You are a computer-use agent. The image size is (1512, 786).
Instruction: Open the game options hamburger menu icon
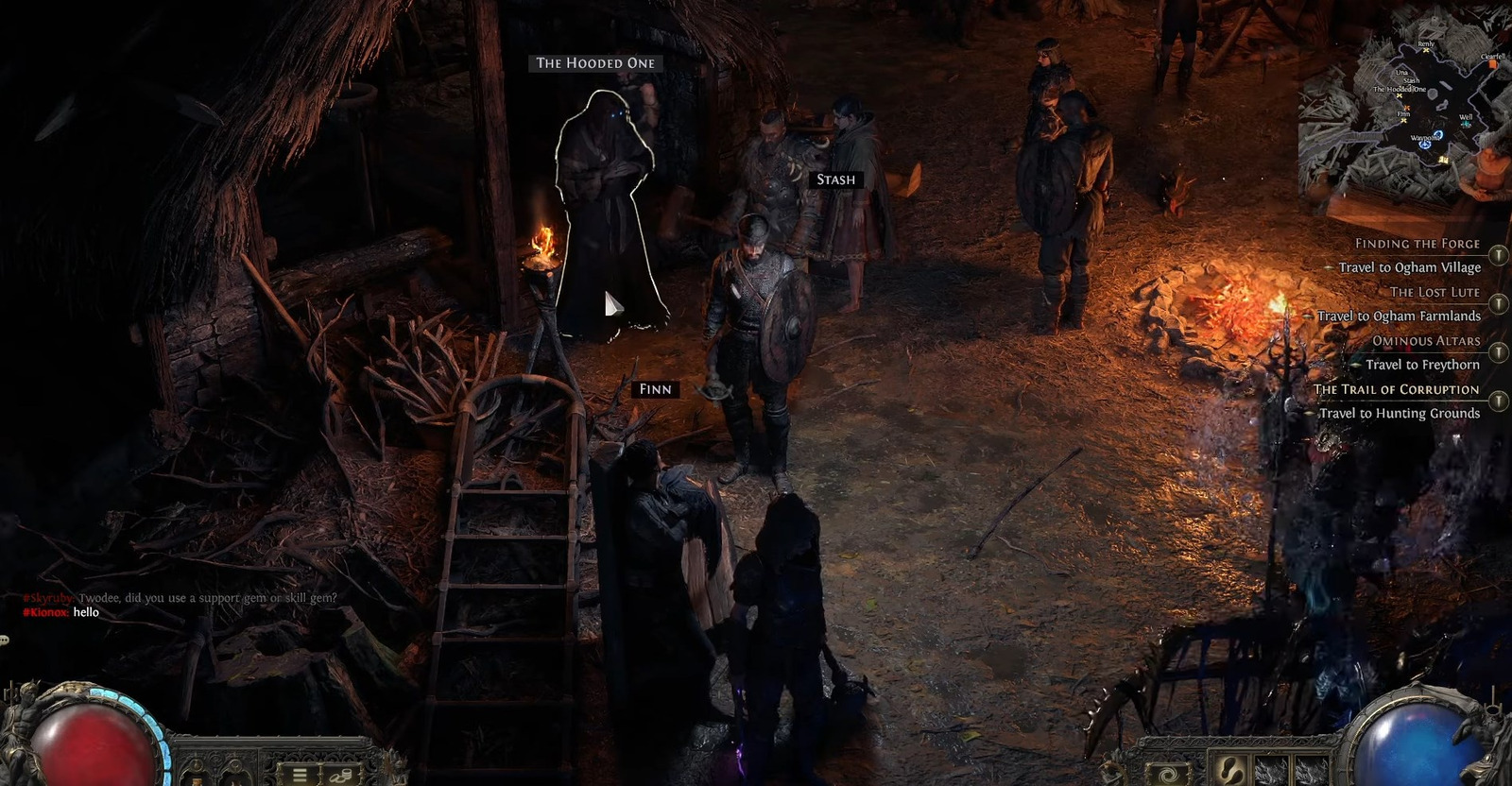(300, 775)
